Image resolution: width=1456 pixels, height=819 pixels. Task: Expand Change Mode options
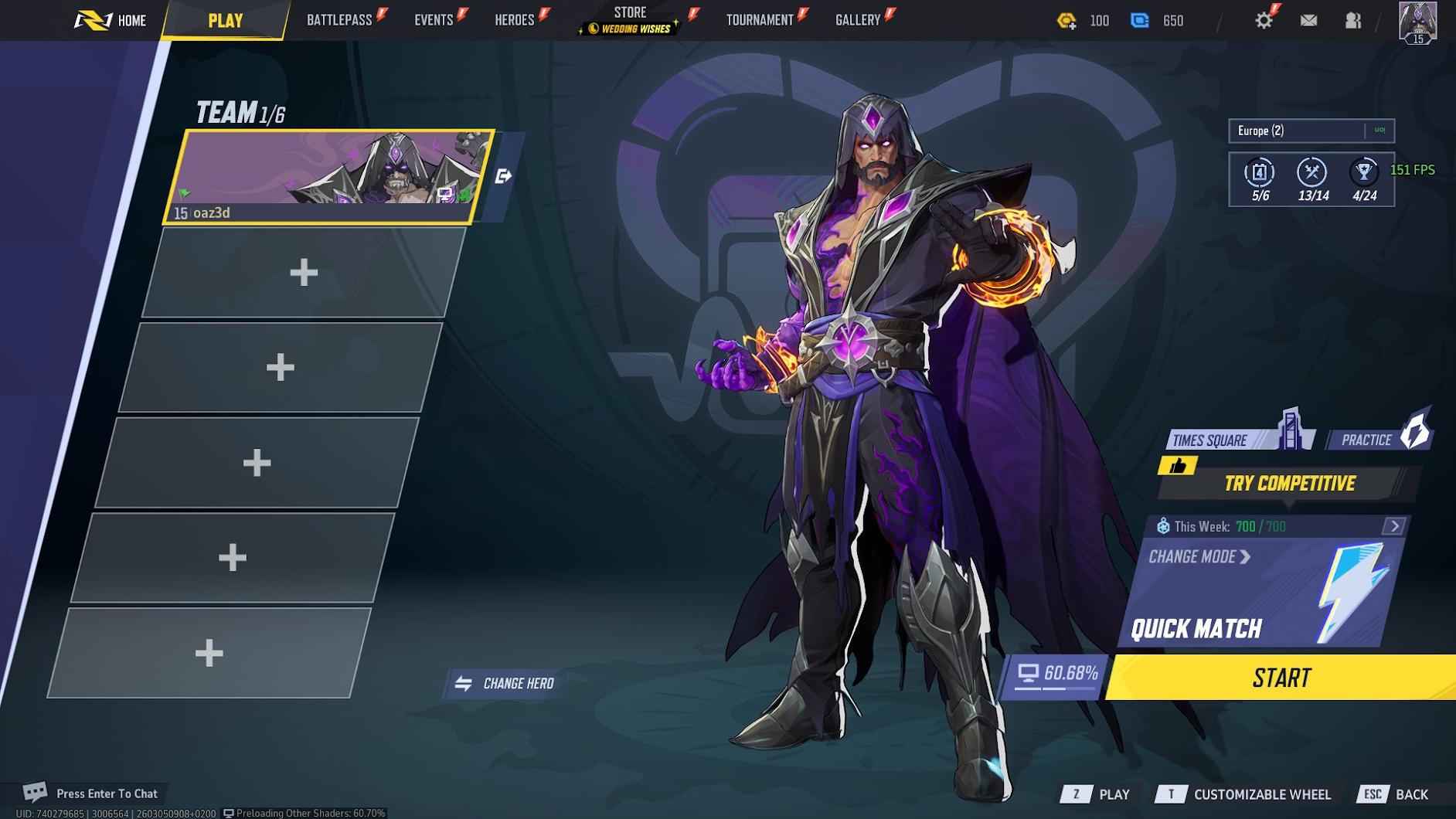tap(1197, 557)
